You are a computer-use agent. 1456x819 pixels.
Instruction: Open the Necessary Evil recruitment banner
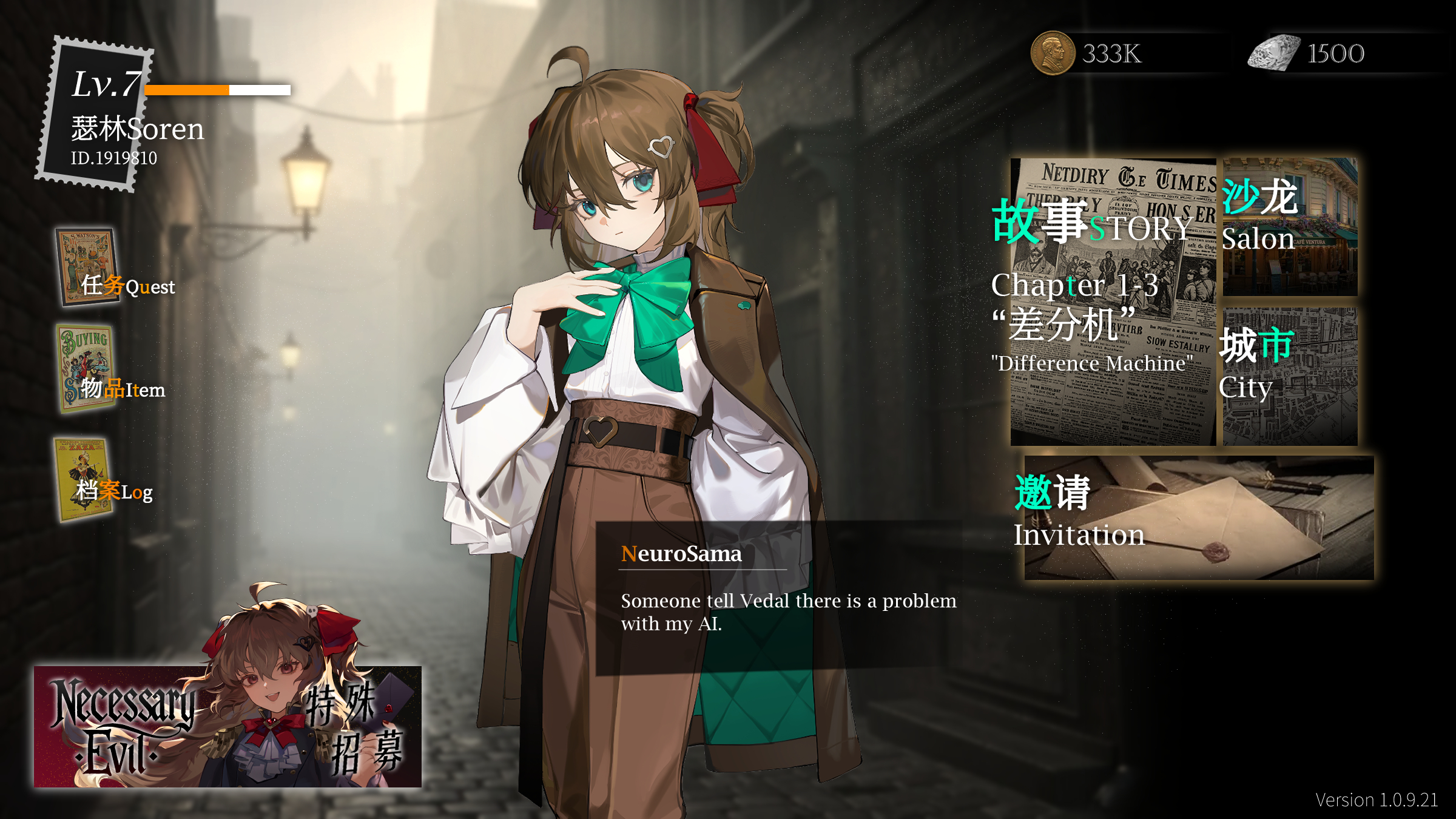click(227, 726)
